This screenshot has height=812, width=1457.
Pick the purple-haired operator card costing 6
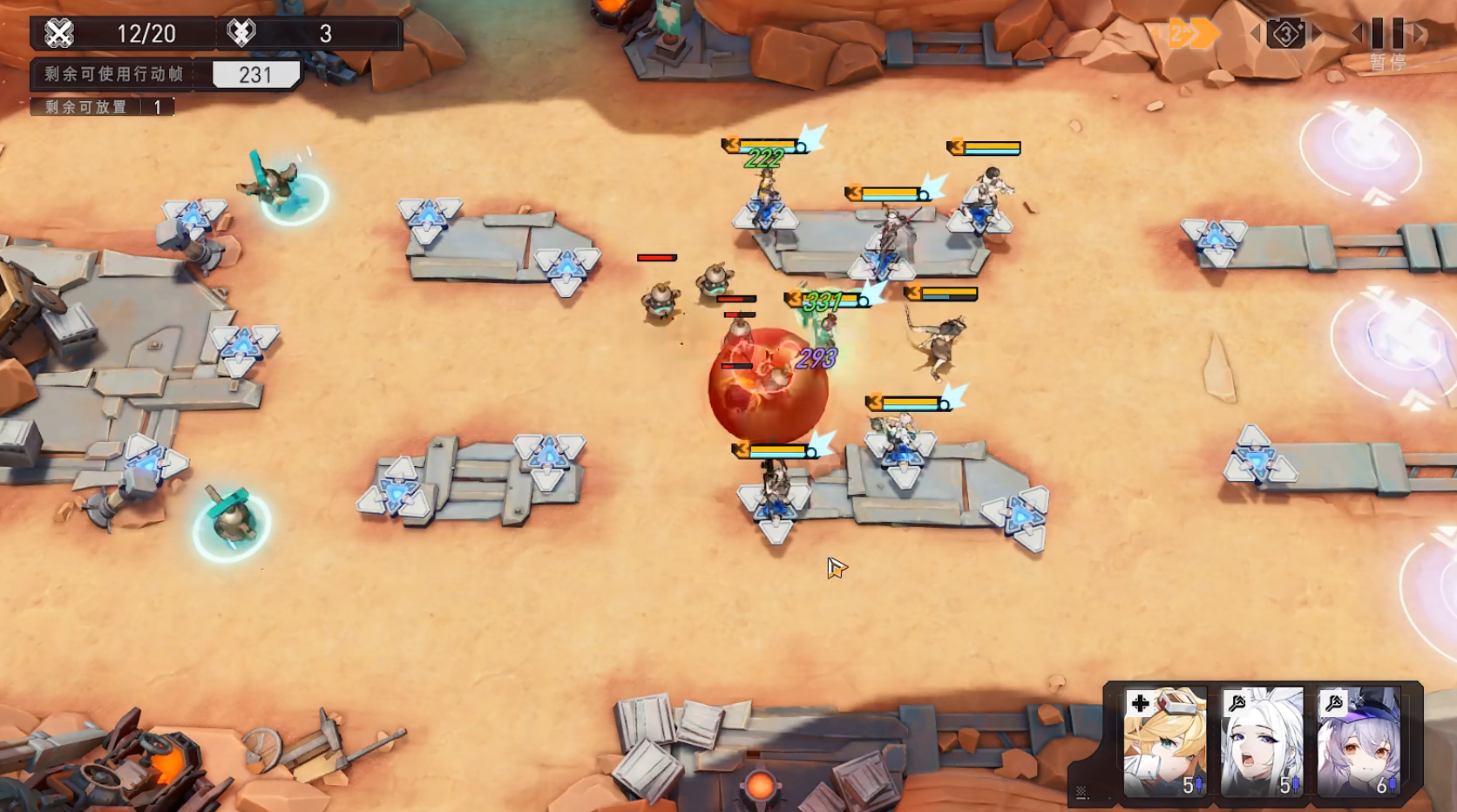[1358, 741]
